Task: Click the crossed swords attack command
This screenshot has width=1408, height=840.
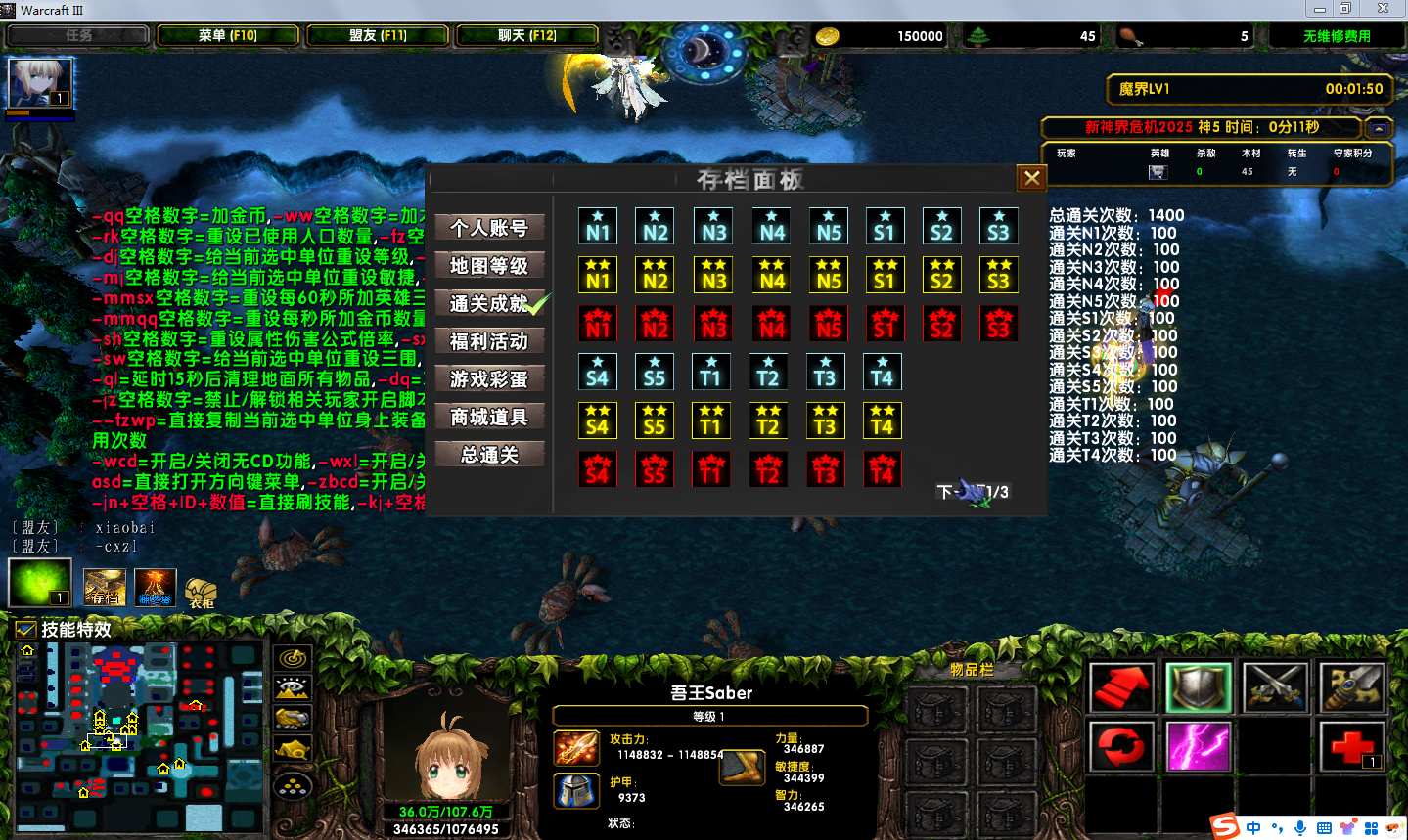Action: [x=1274, y=685]
